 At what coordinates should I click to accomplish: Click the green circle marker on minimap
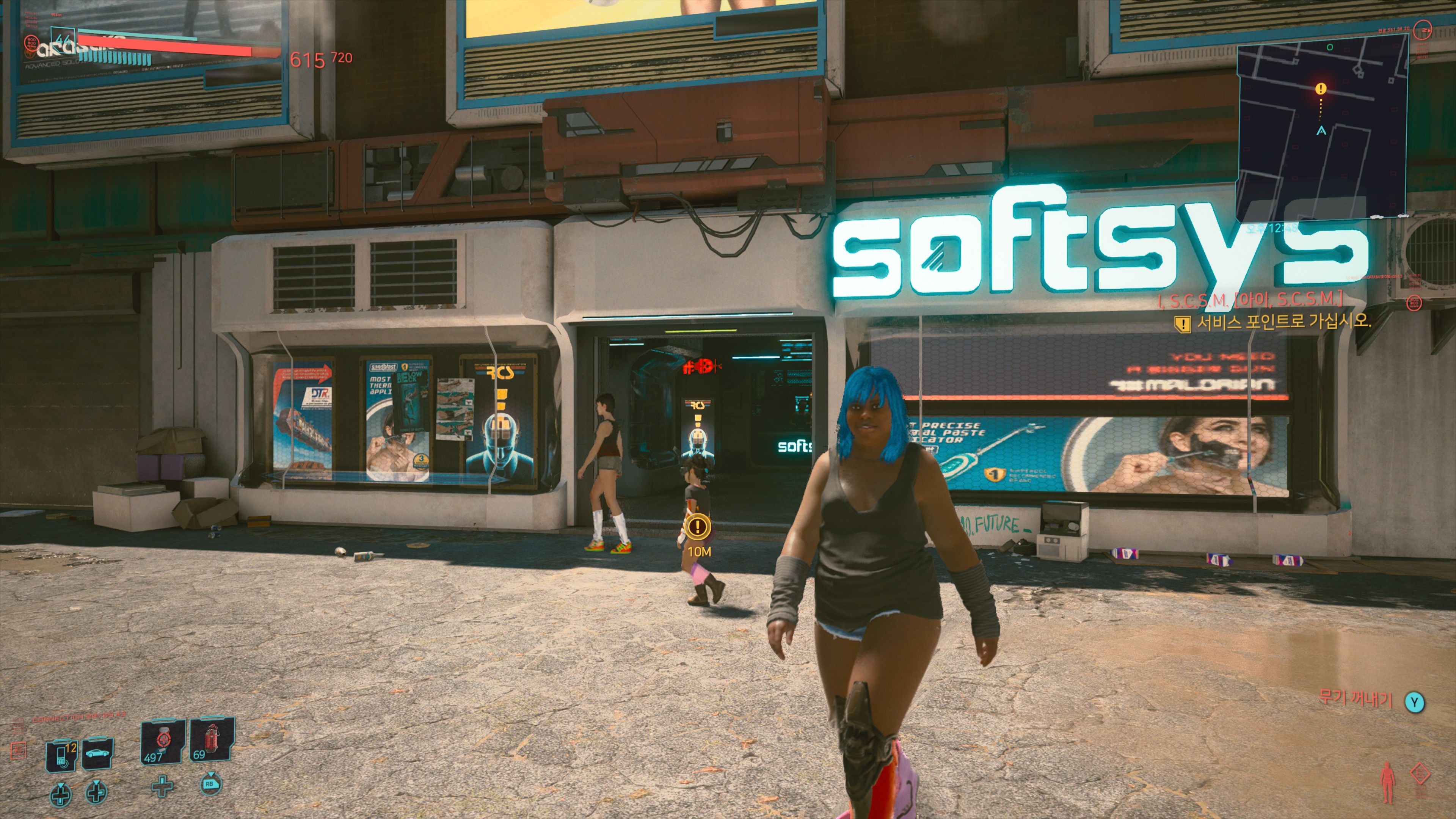pyautogui.click(x=1329, y=47)
